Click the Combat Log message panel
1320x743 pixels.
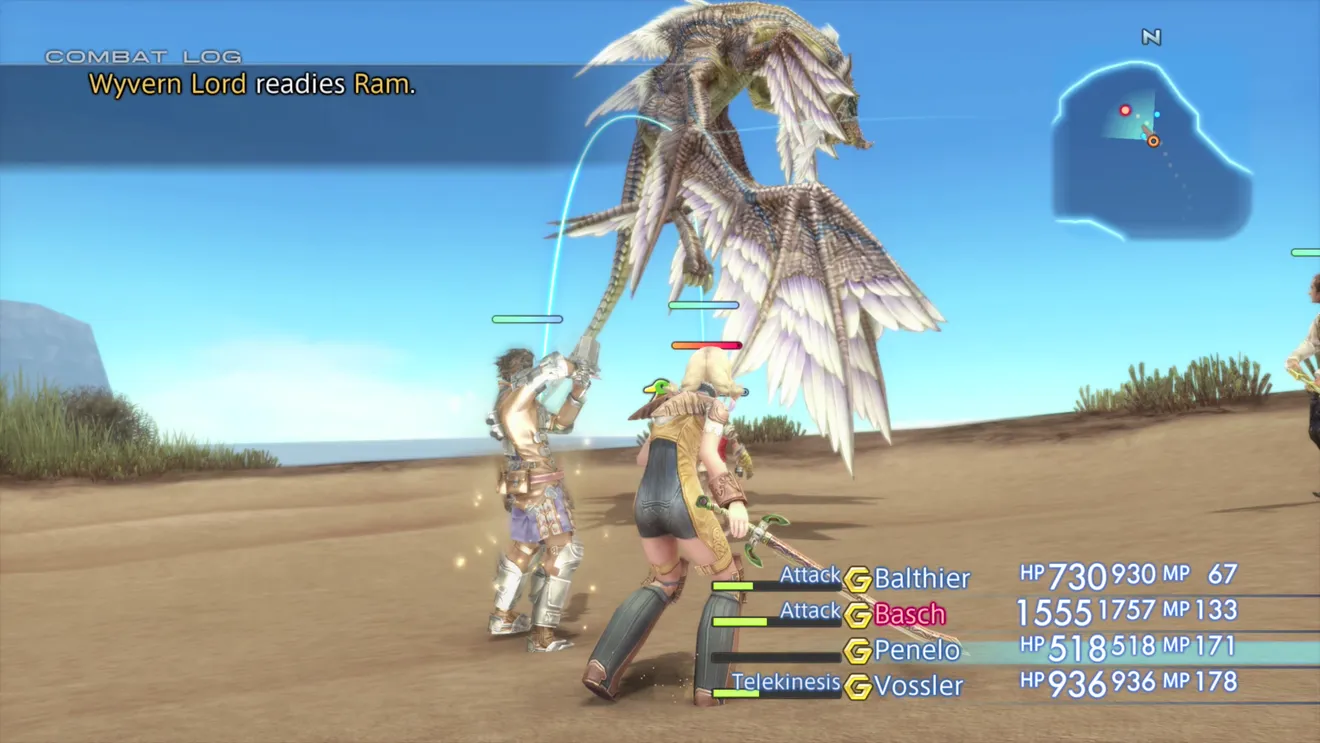(x=300, y=110)
